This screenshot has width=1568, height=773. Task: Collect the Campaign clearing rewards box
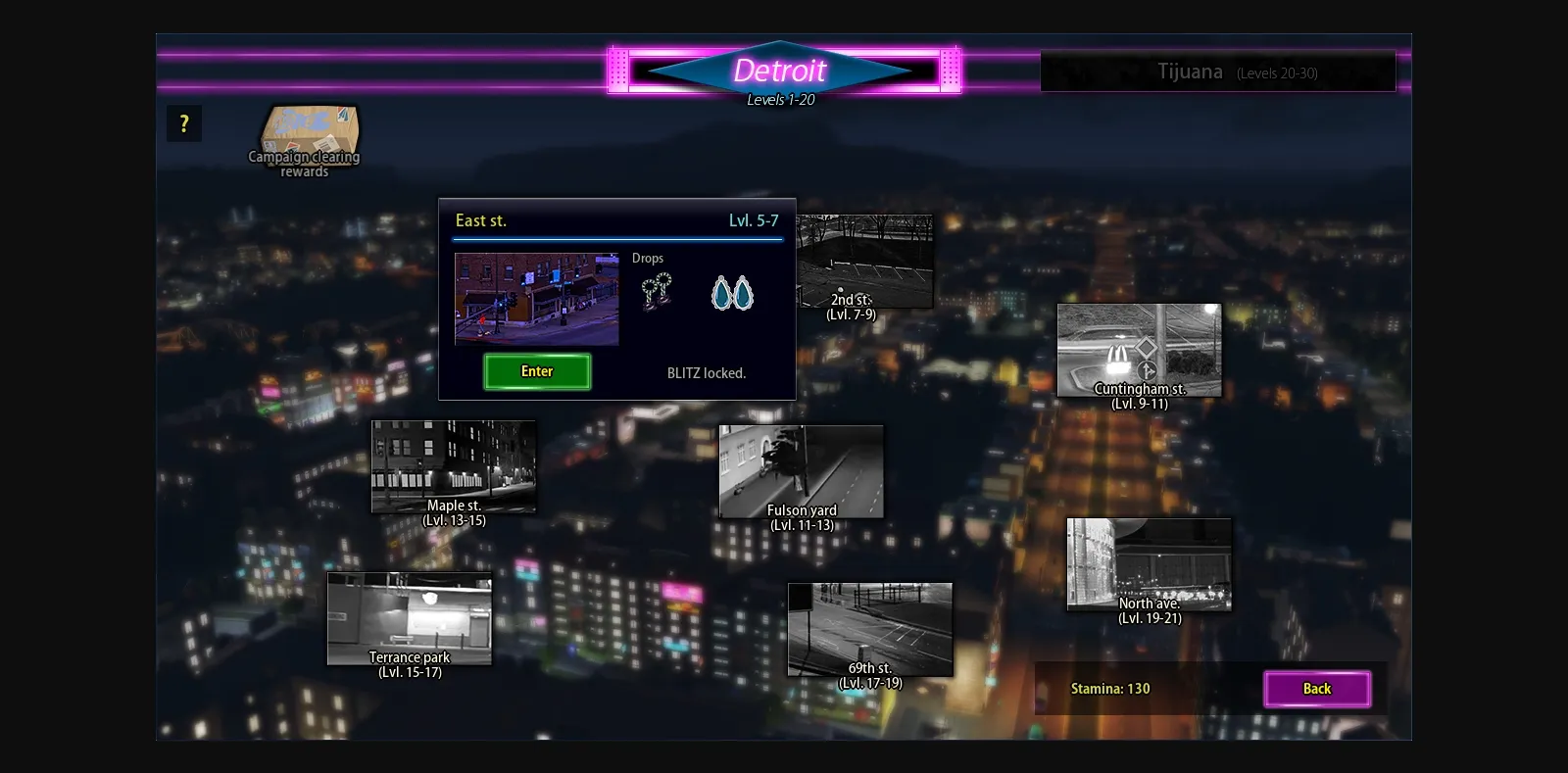click(306, 137)
